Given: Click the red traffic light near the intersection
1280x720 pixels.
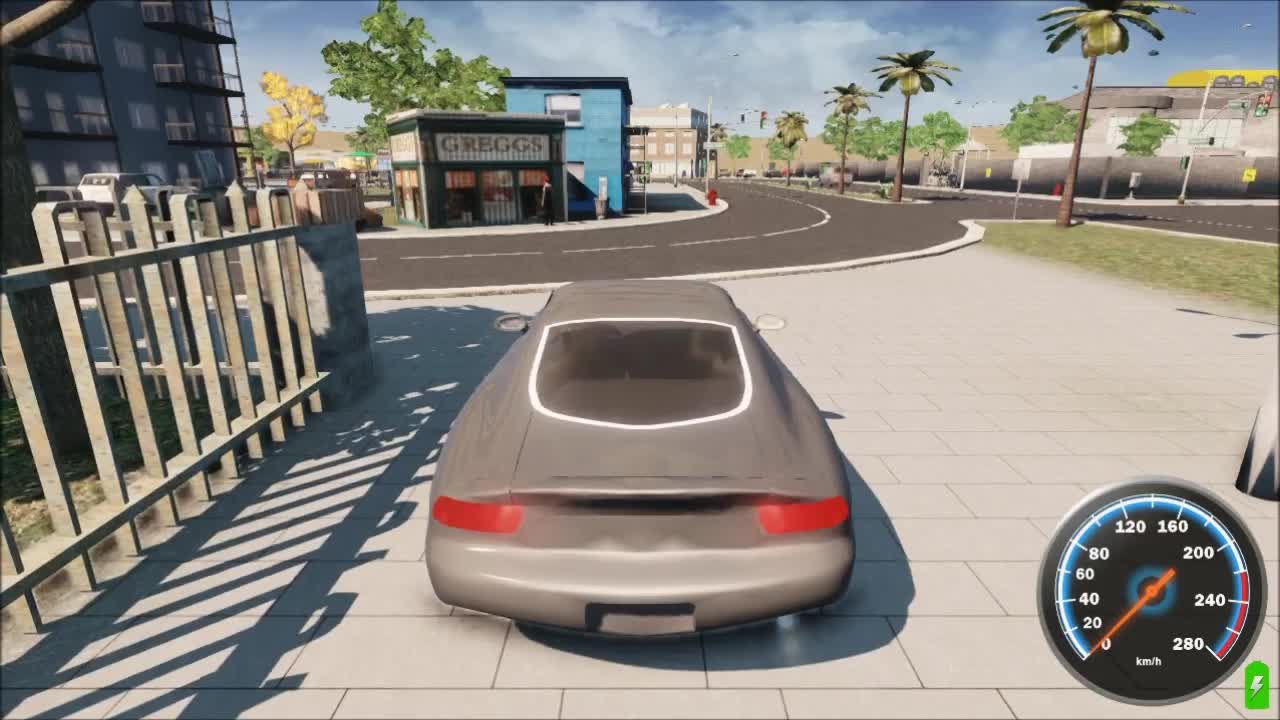Looking at the screenshot, I should 764,116.
